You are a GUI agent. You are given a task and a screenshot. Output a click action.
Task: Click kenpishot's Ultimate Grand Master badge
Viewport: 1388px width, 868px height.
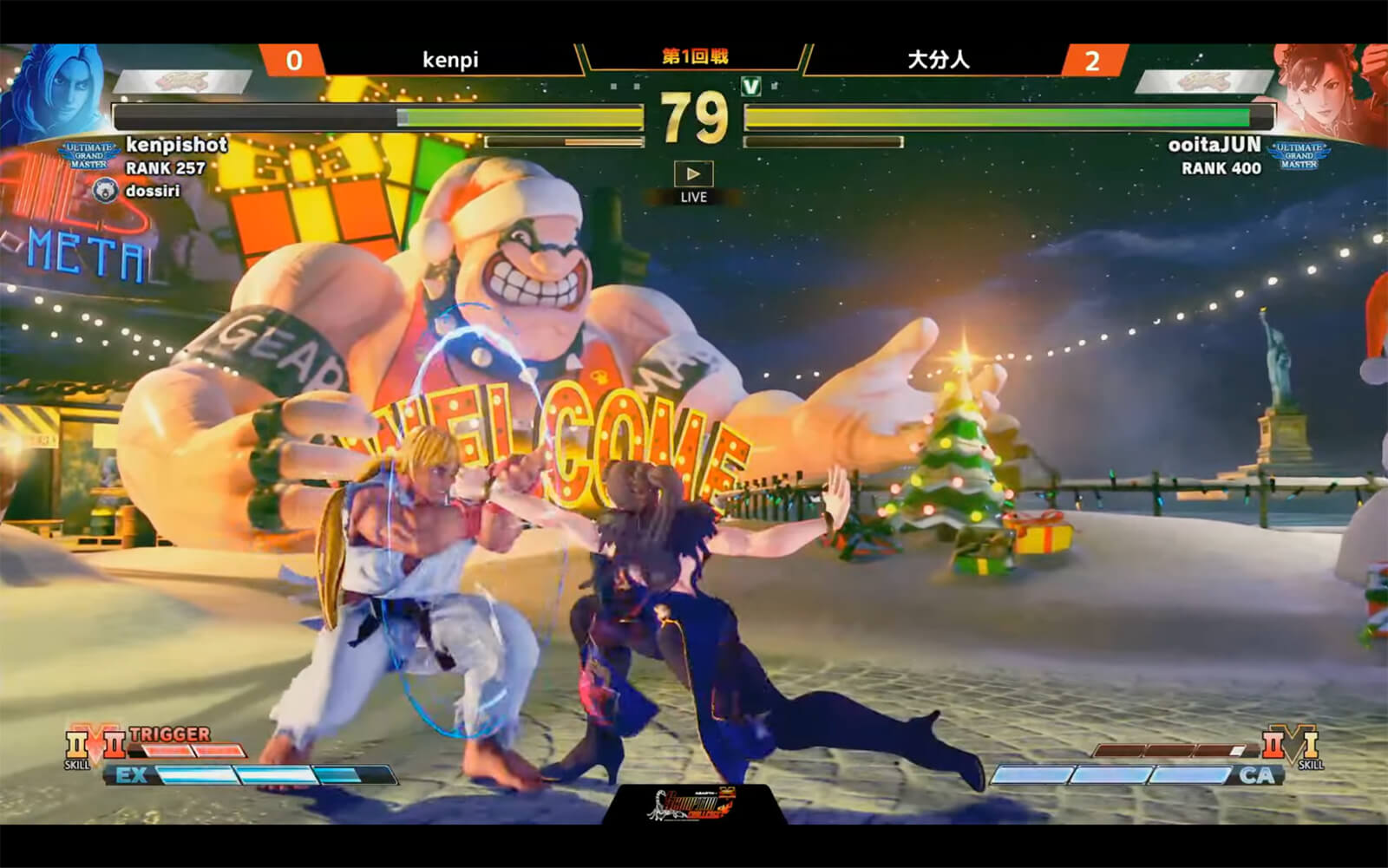pos(88,156)
